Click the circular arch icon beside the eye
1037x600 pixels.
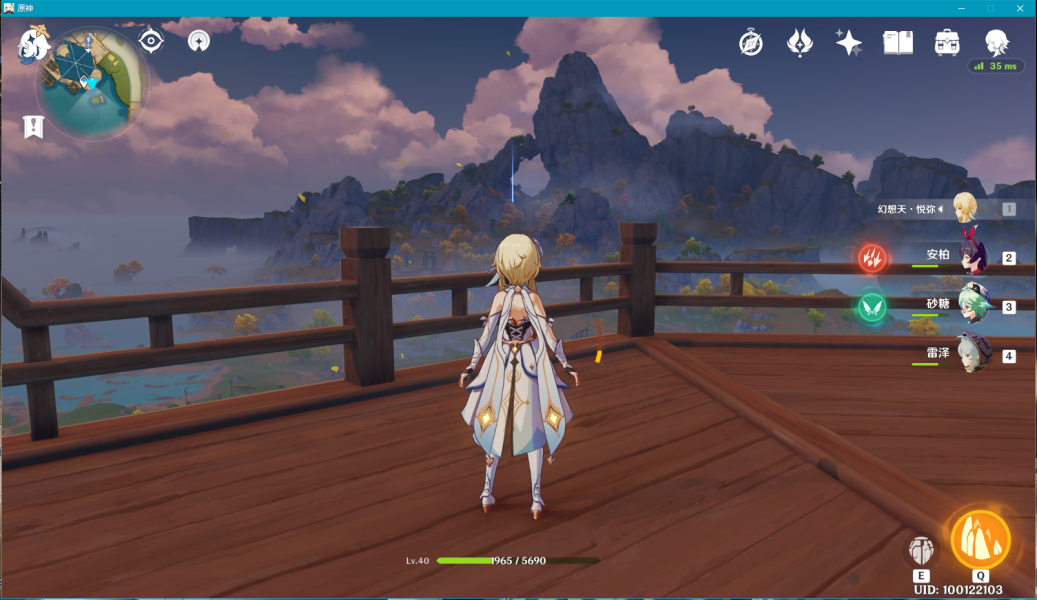coord(199,41)
